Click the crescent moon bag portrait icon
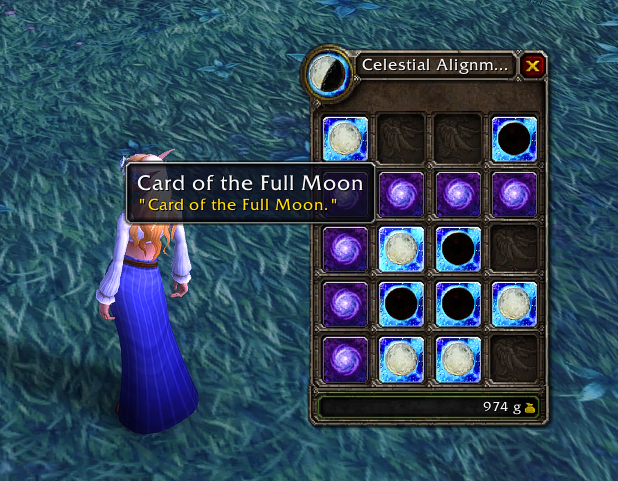This screenshot has height=481, width=618. [327, 72]
